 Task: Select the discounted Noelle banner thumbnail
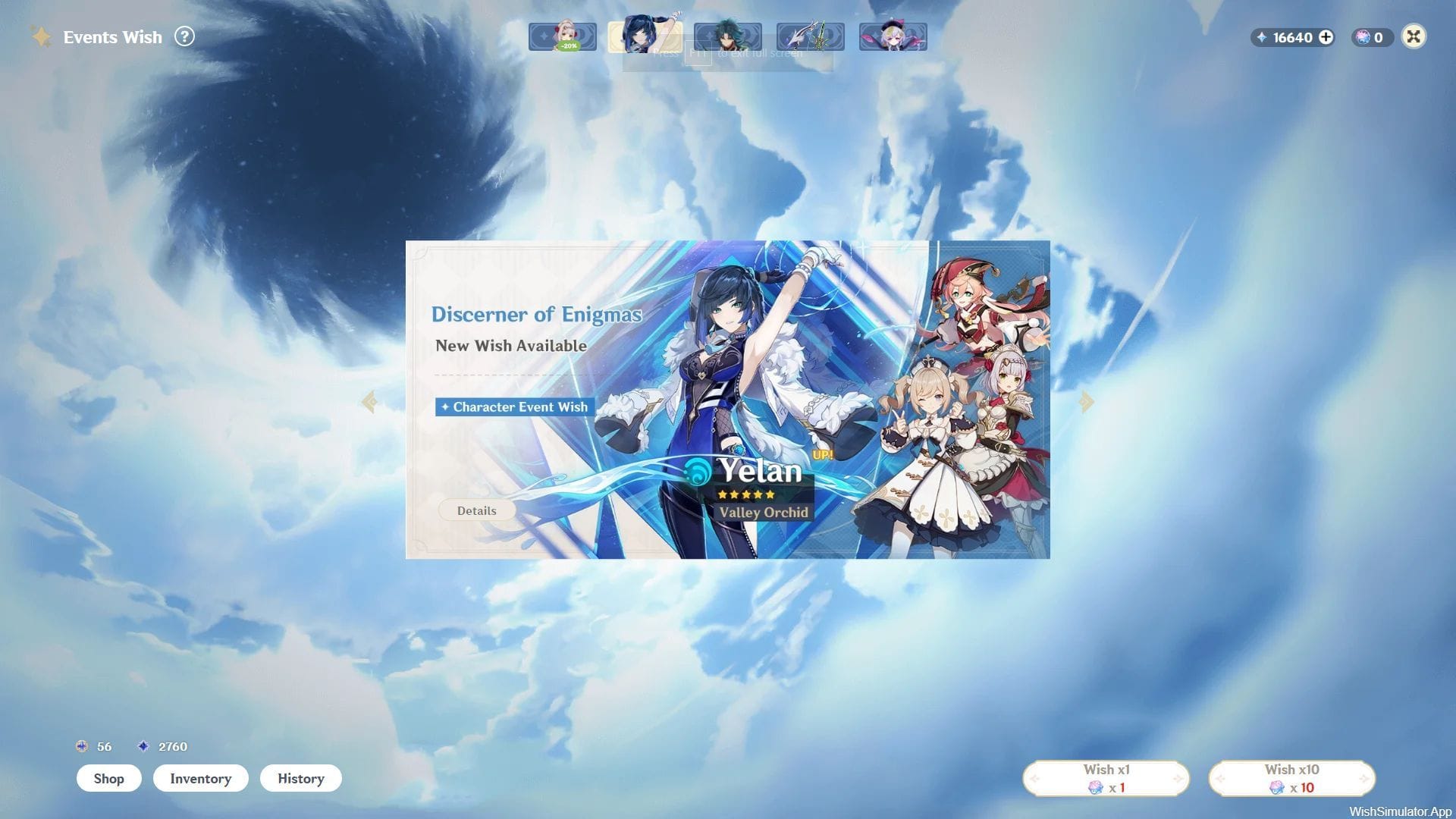point(563,36)
